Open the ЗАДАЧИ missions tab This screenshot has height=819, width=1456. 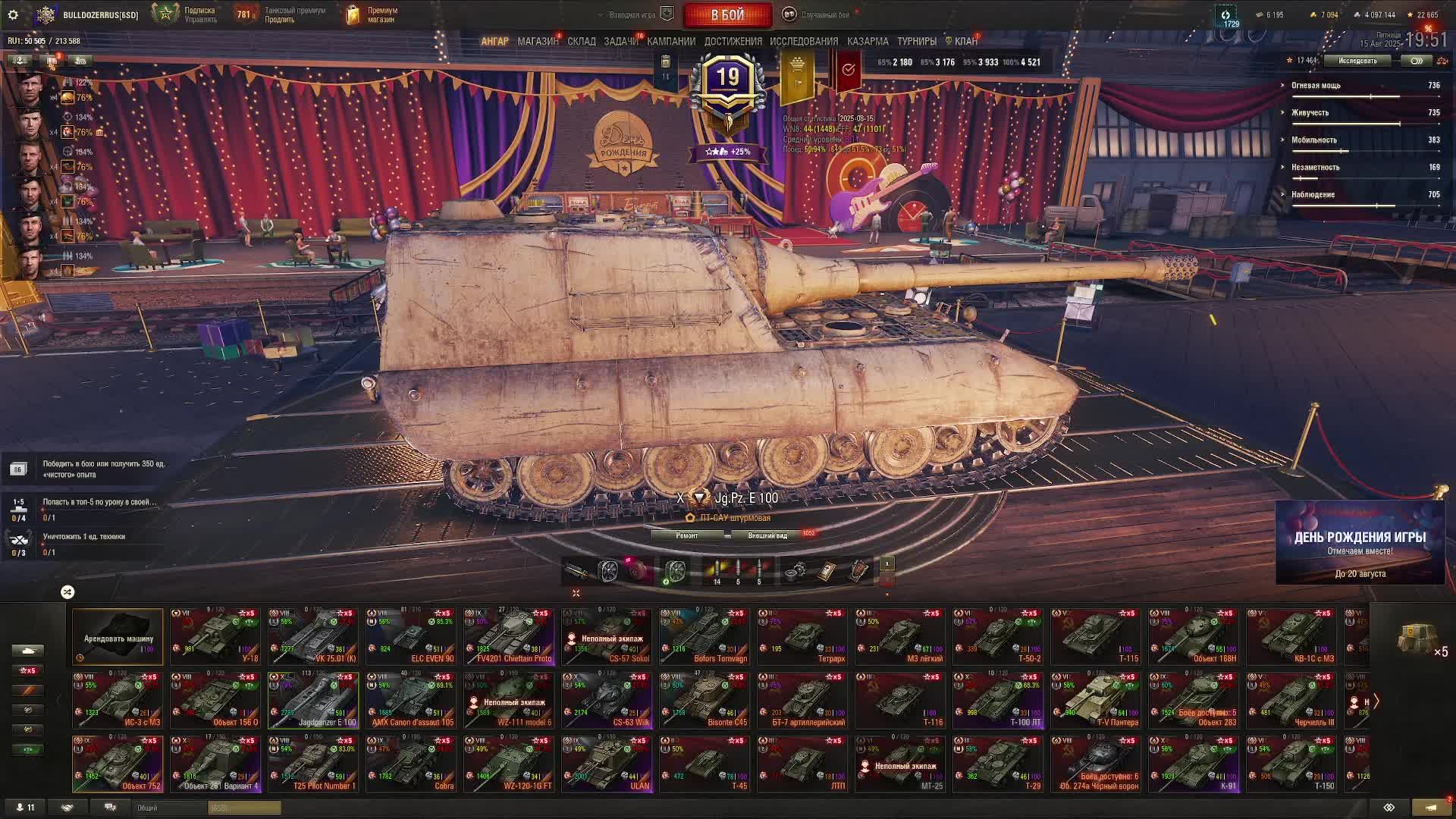point(621,42)
